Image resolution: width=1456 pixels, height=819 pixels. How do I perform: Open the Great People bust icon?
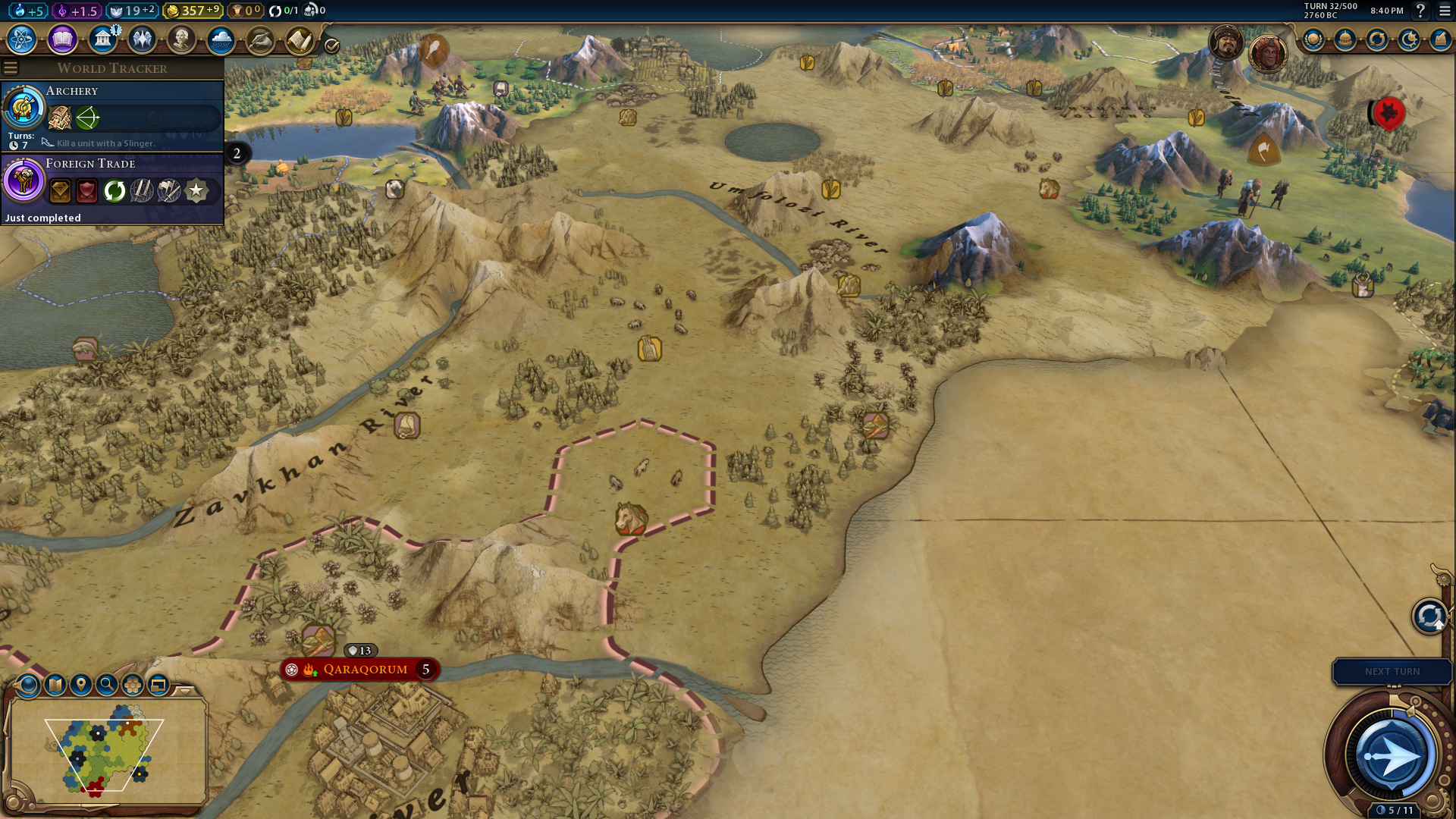click(181, 39)
